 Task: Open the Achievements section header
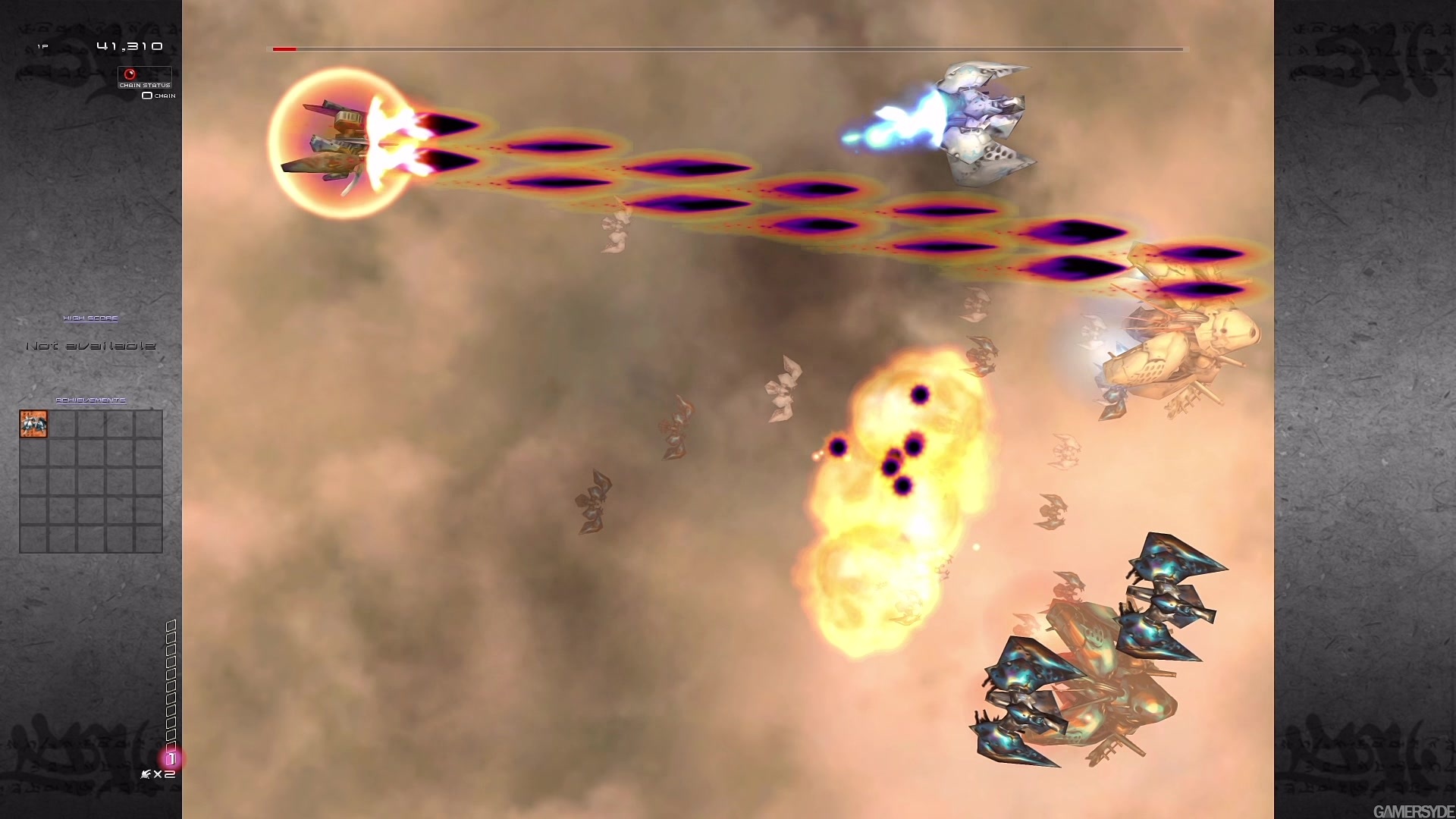(90, 399)
